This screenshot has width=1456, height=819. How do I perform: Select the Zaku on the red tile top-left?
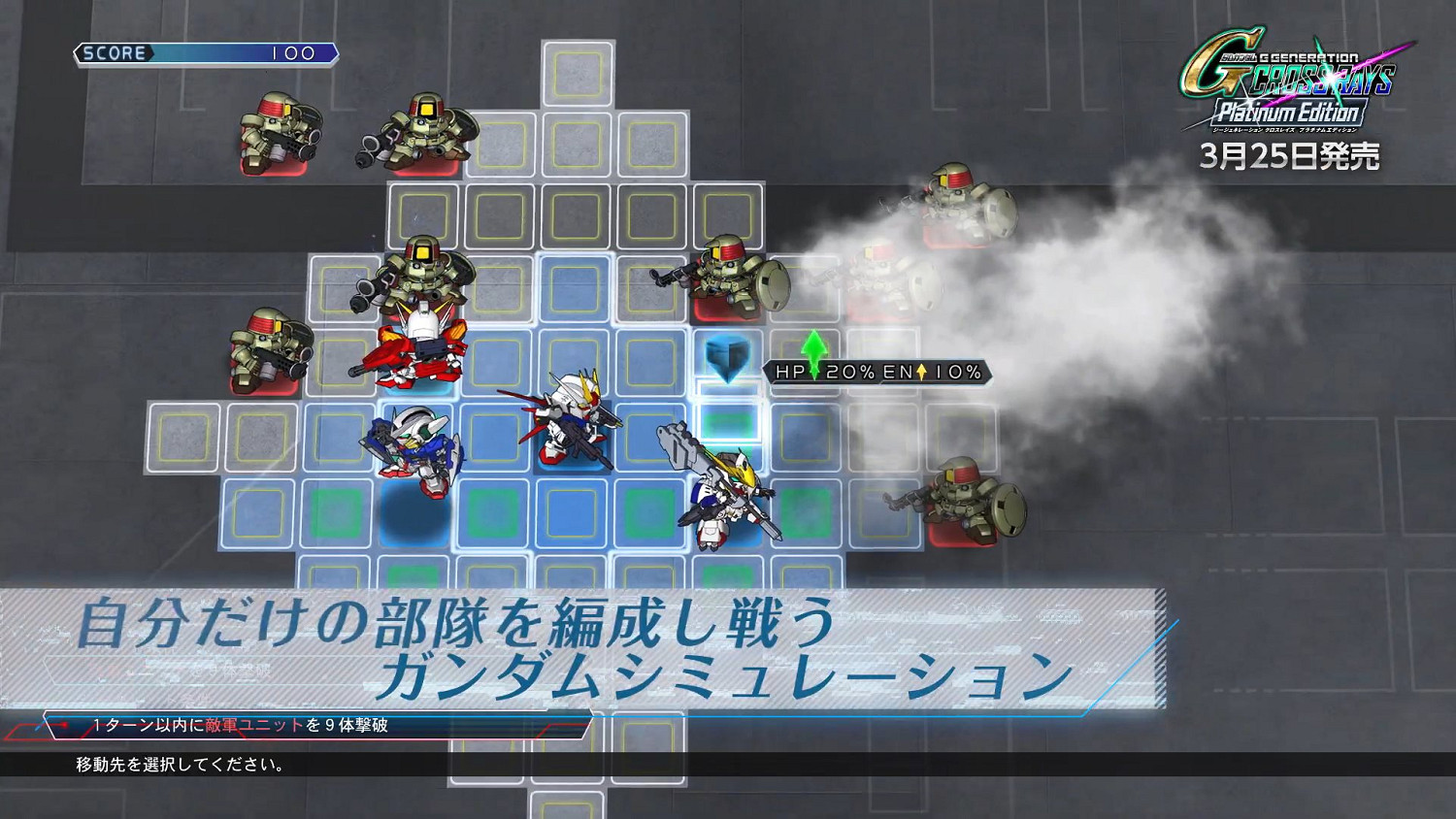point(281,129)
